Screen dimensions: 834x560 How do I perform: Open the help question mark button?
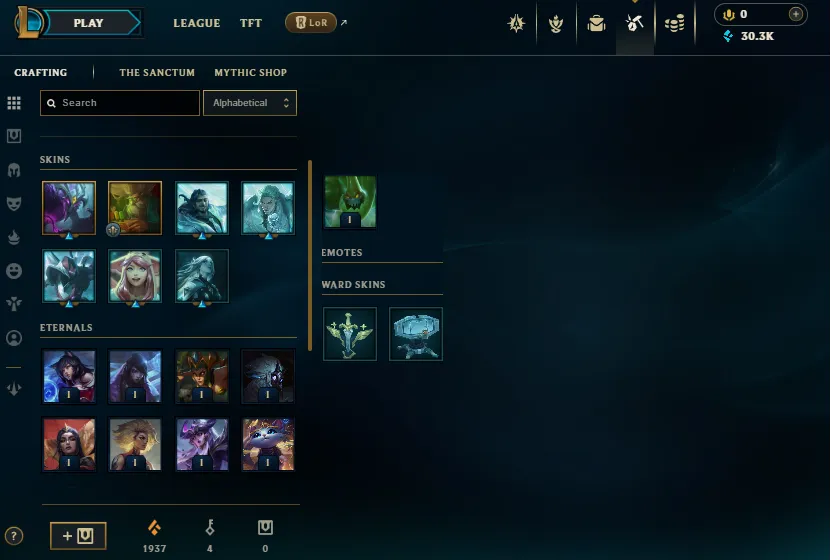pos(14,536)
